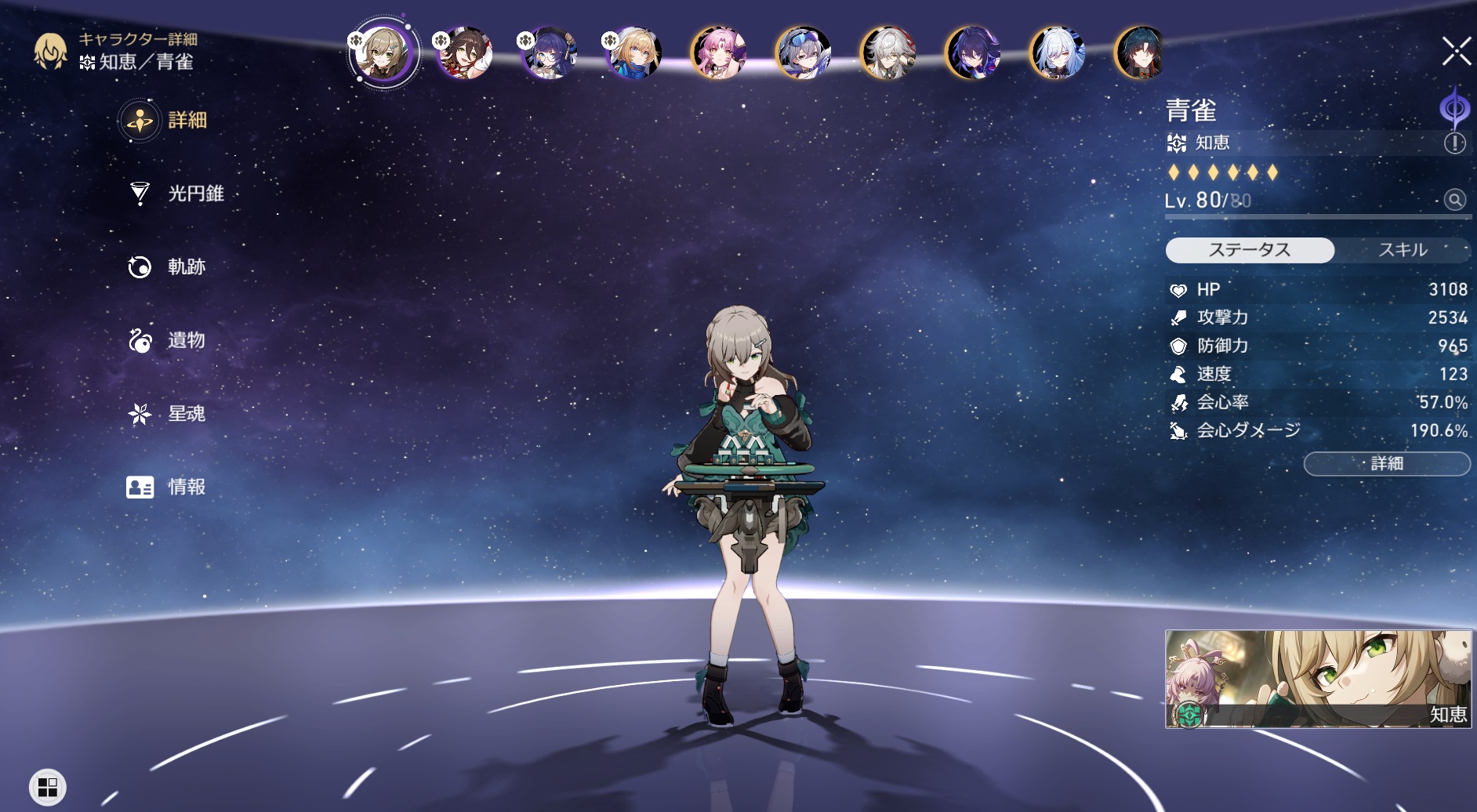
Task: Select the black-haired character in red
Action: point(1140,53)
